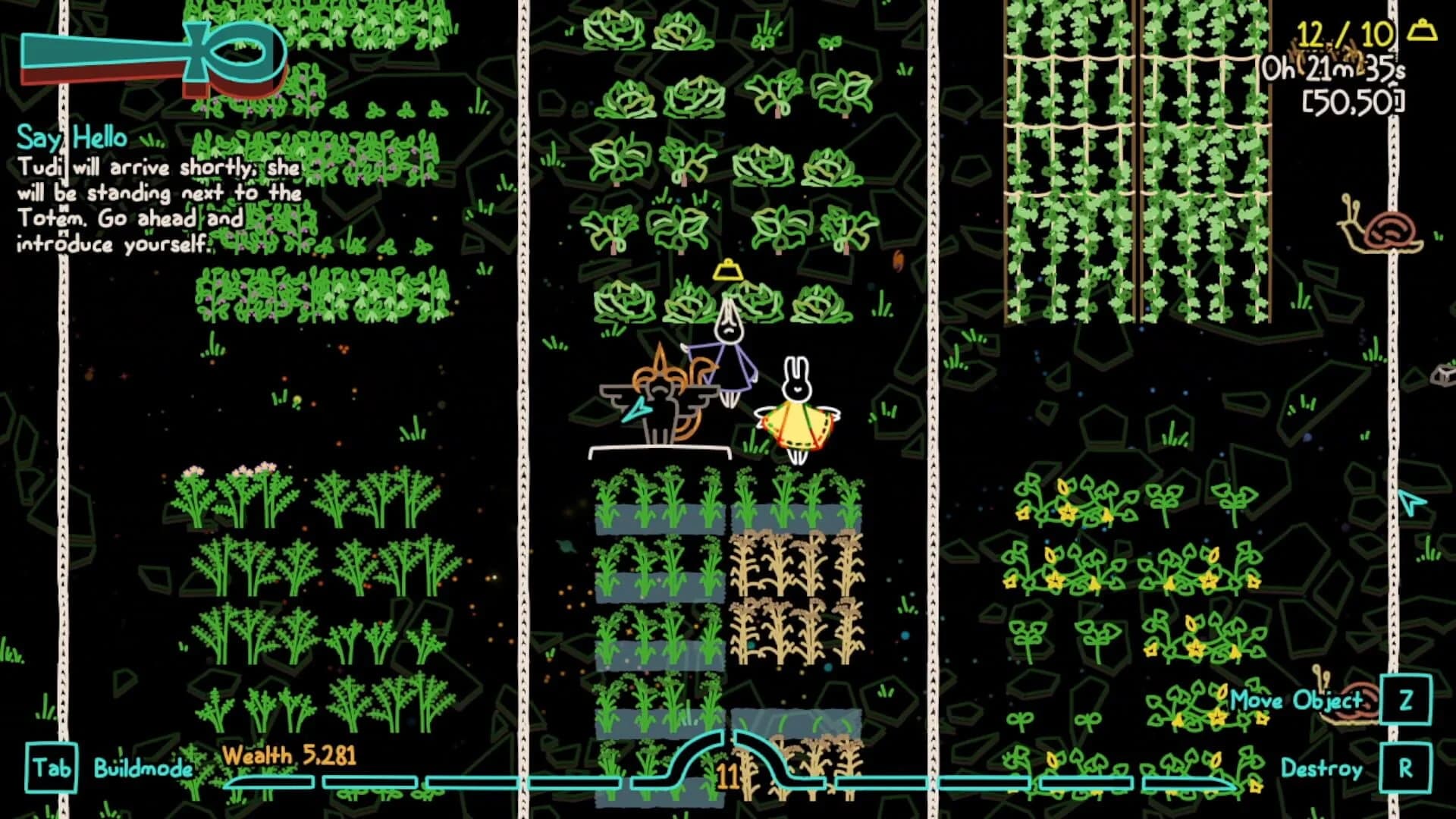The height and width of the screenshot is (819, 1456).
Task: Open the Say Hello quest entry
Action: pos(72,139)
